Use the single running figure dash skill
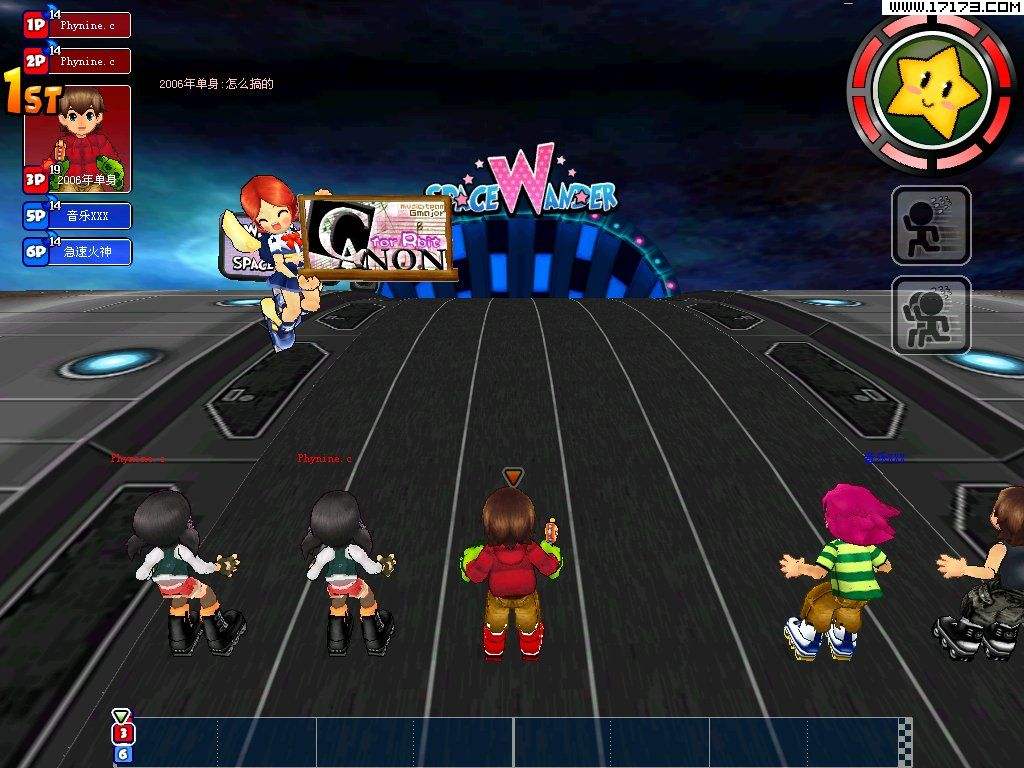Screen dimensions: 1024x768 (931, 225)
